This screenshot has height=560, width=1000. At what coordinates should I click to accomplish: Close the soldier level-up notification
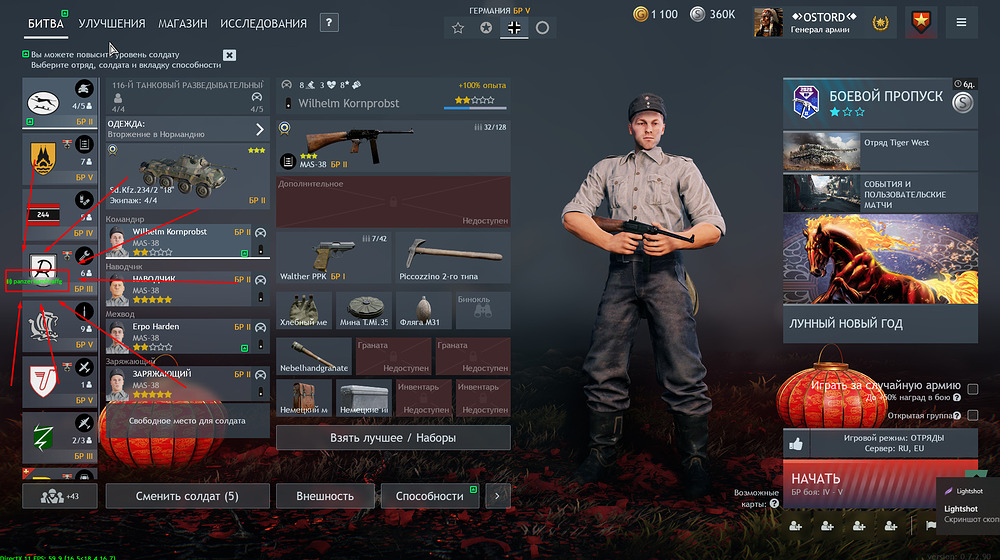pos(230,55)
